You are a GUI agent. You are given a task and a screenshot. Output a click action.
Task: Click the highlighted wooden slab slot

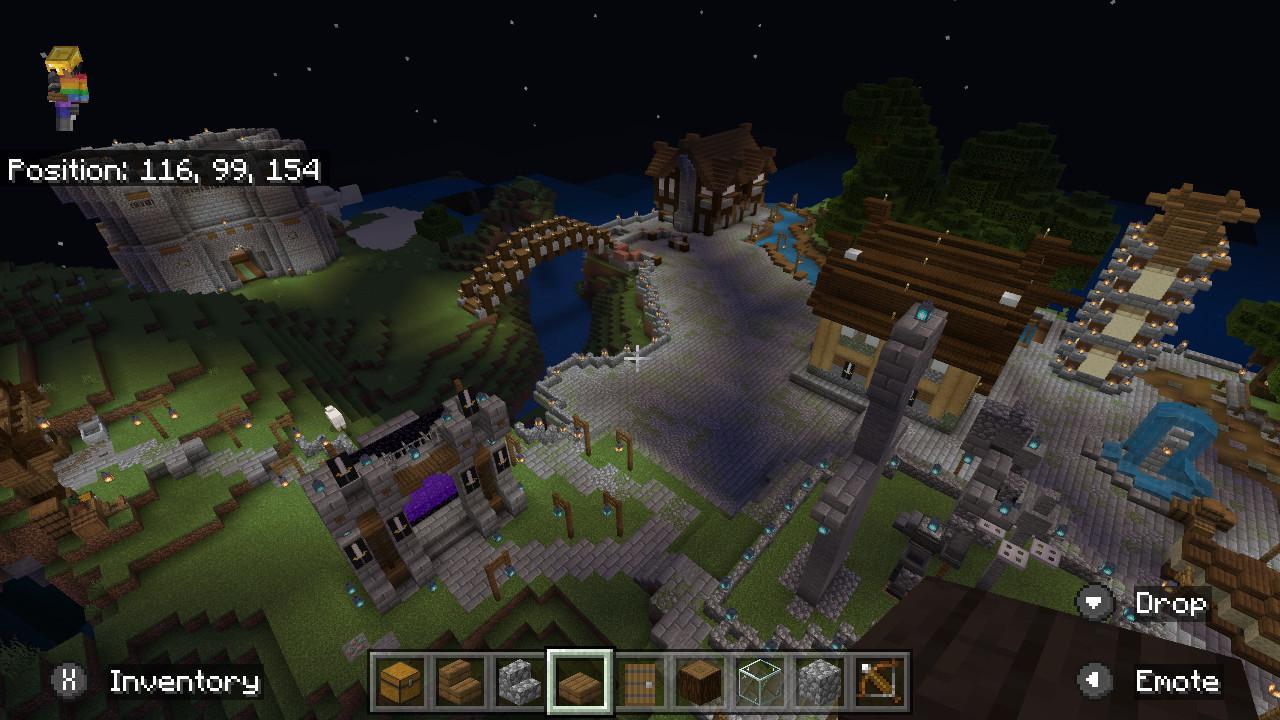[x=580, y=682]
